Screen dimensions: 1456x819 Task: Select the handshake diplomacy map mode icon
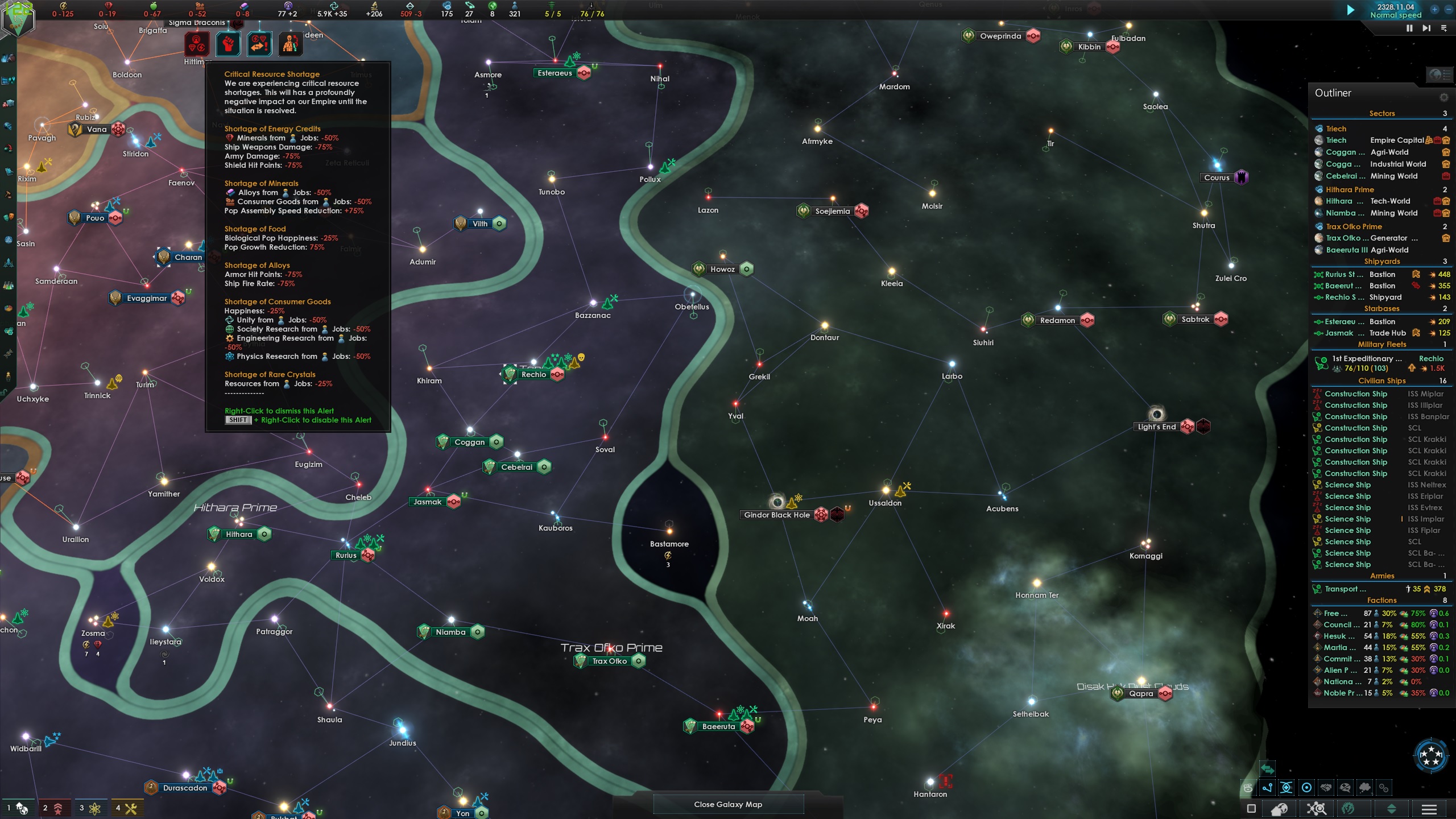click(x=1325, y=788)
